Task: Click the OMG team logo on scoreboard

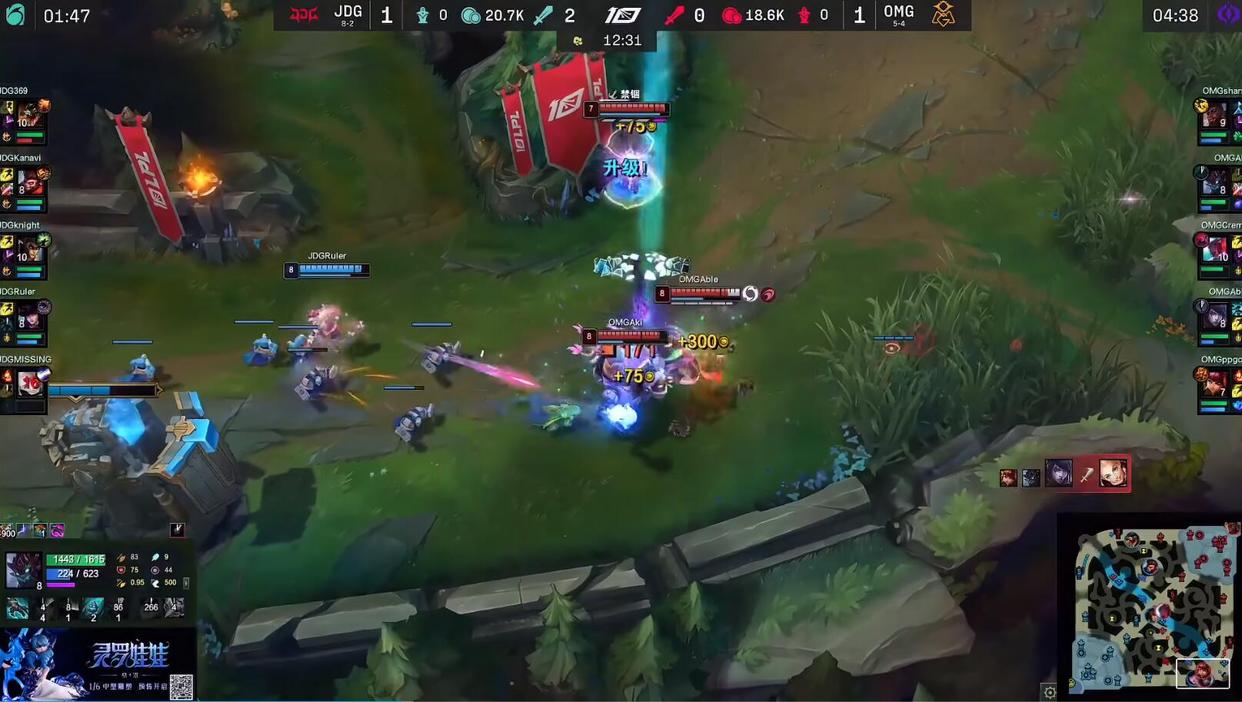Action: click(x=943, y=15)
